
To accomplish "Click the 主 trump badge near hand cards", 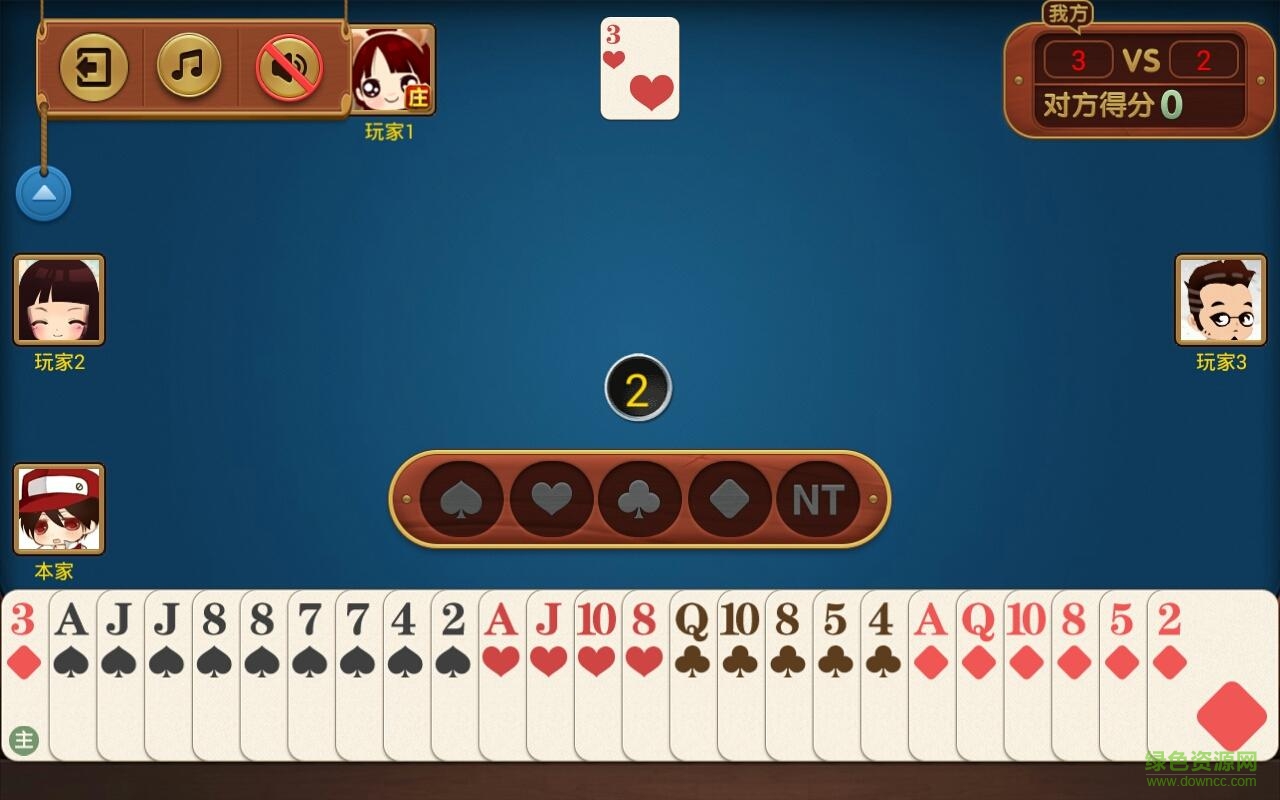I will tap(25, 740).
